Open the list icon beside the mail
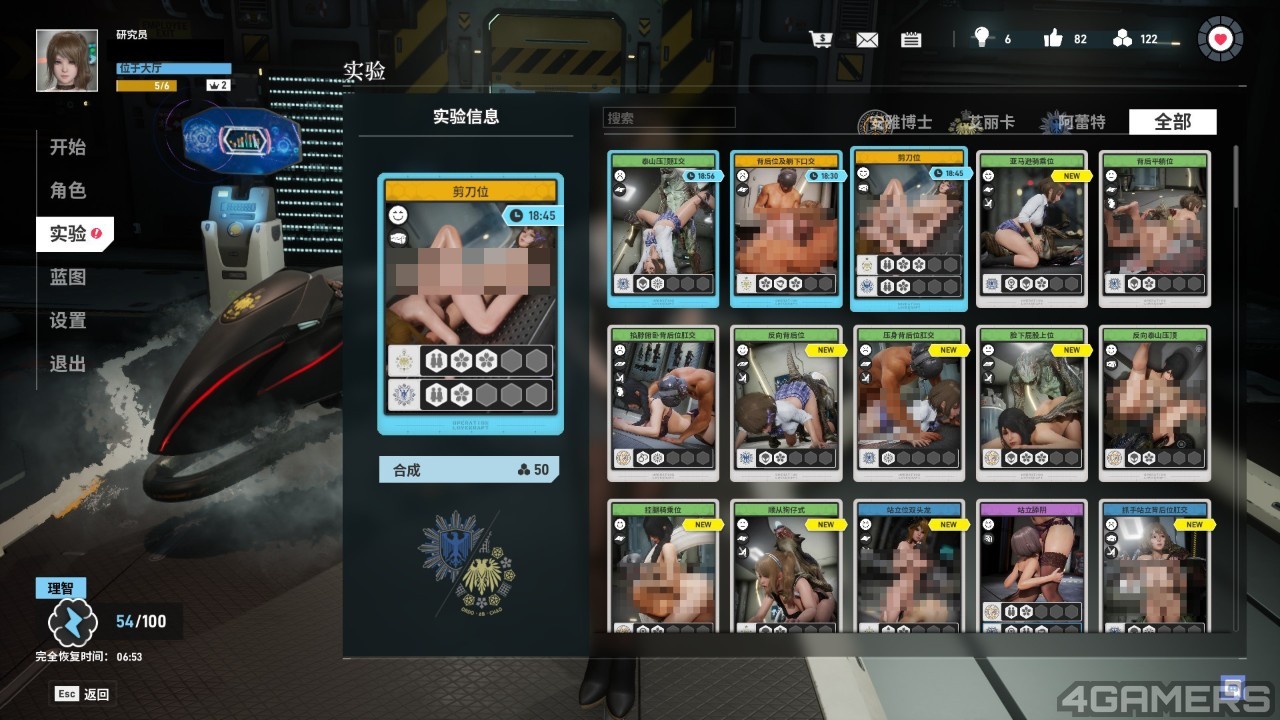Image resolution: width=1280 pixels, height=720 pixels. [x=911, y=40]
